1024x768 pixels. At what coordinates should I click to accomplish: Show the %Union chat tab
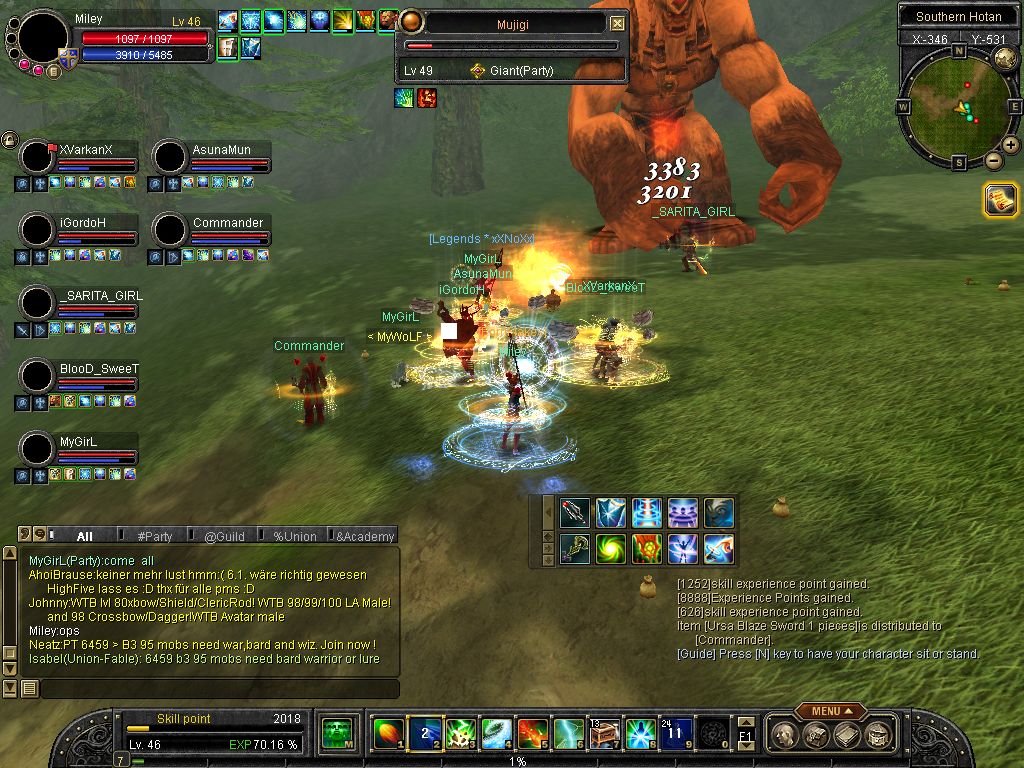[294, 536]
